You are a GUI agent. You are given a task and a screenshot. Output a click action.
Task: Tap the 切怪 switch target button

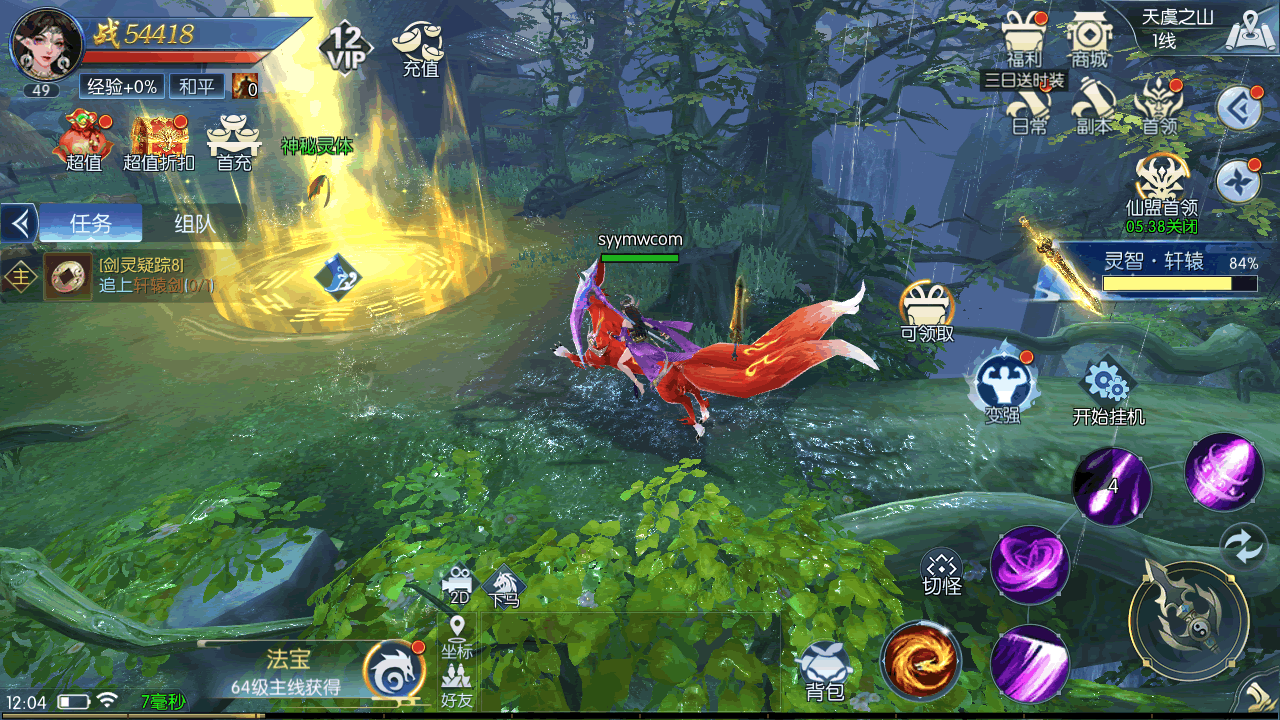coord(941,573)
